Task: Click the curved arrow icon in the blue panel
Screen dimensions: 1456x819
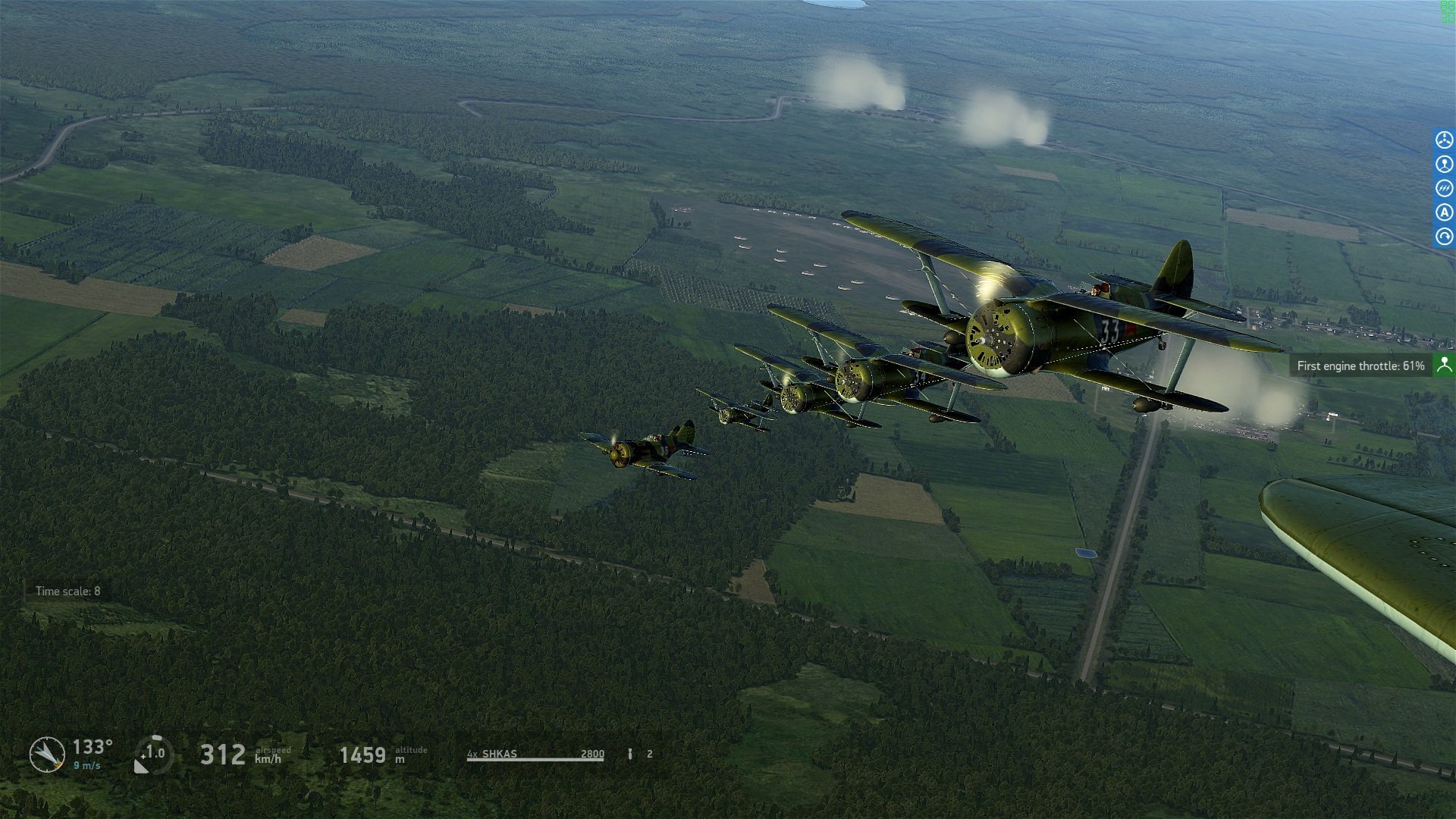Action: coord(1444,237)
